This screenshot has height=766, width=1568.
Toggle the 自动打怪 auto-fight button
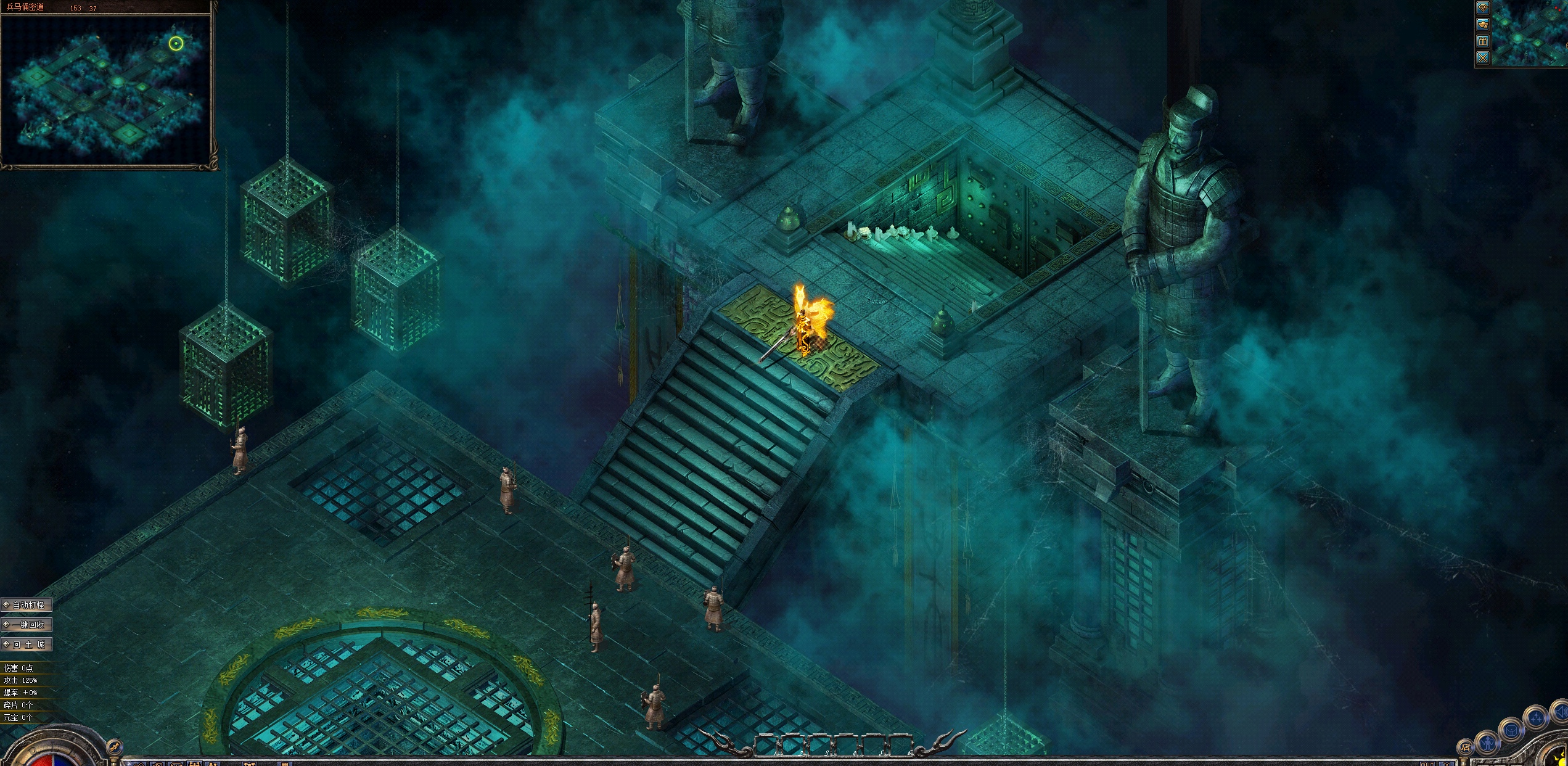point(27,604)
